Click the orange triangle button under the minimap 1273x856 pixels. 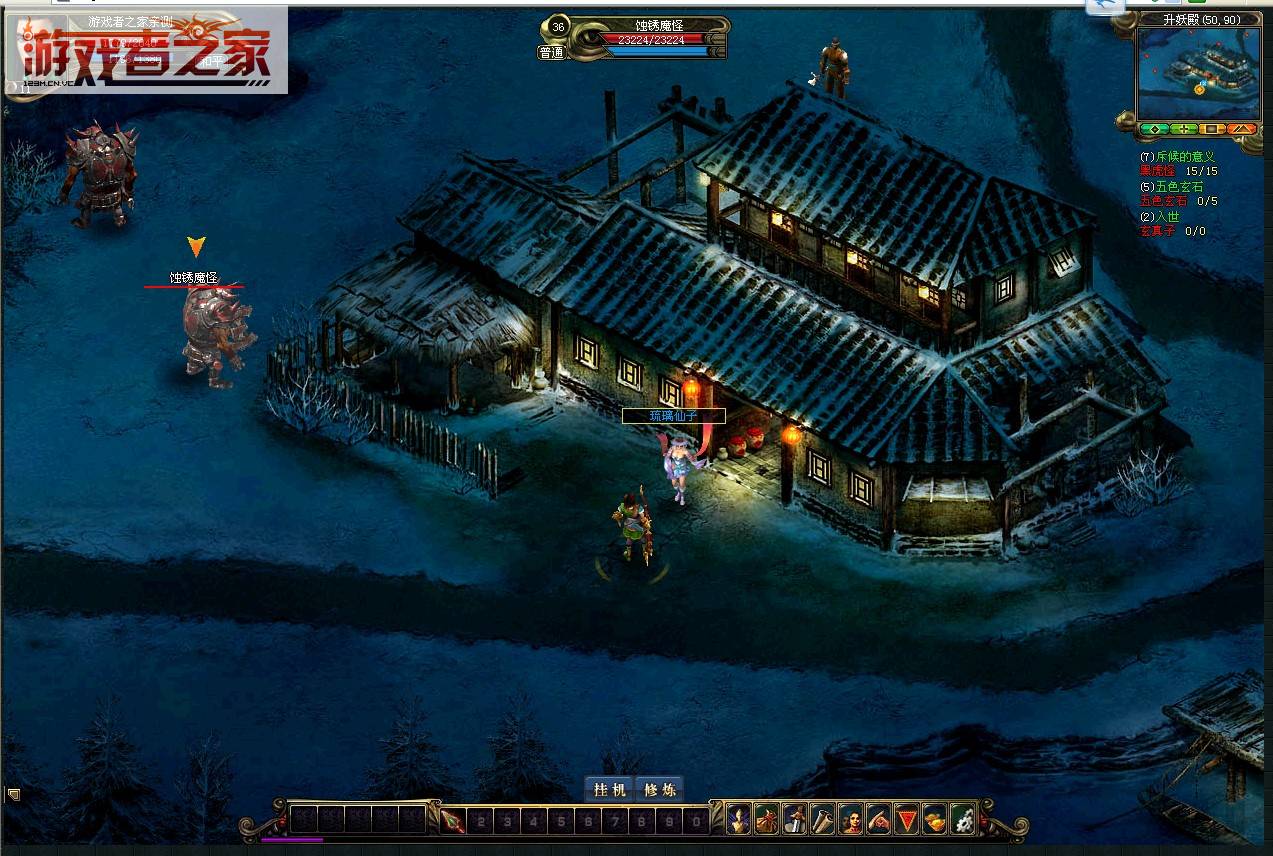pos(1241,129)
